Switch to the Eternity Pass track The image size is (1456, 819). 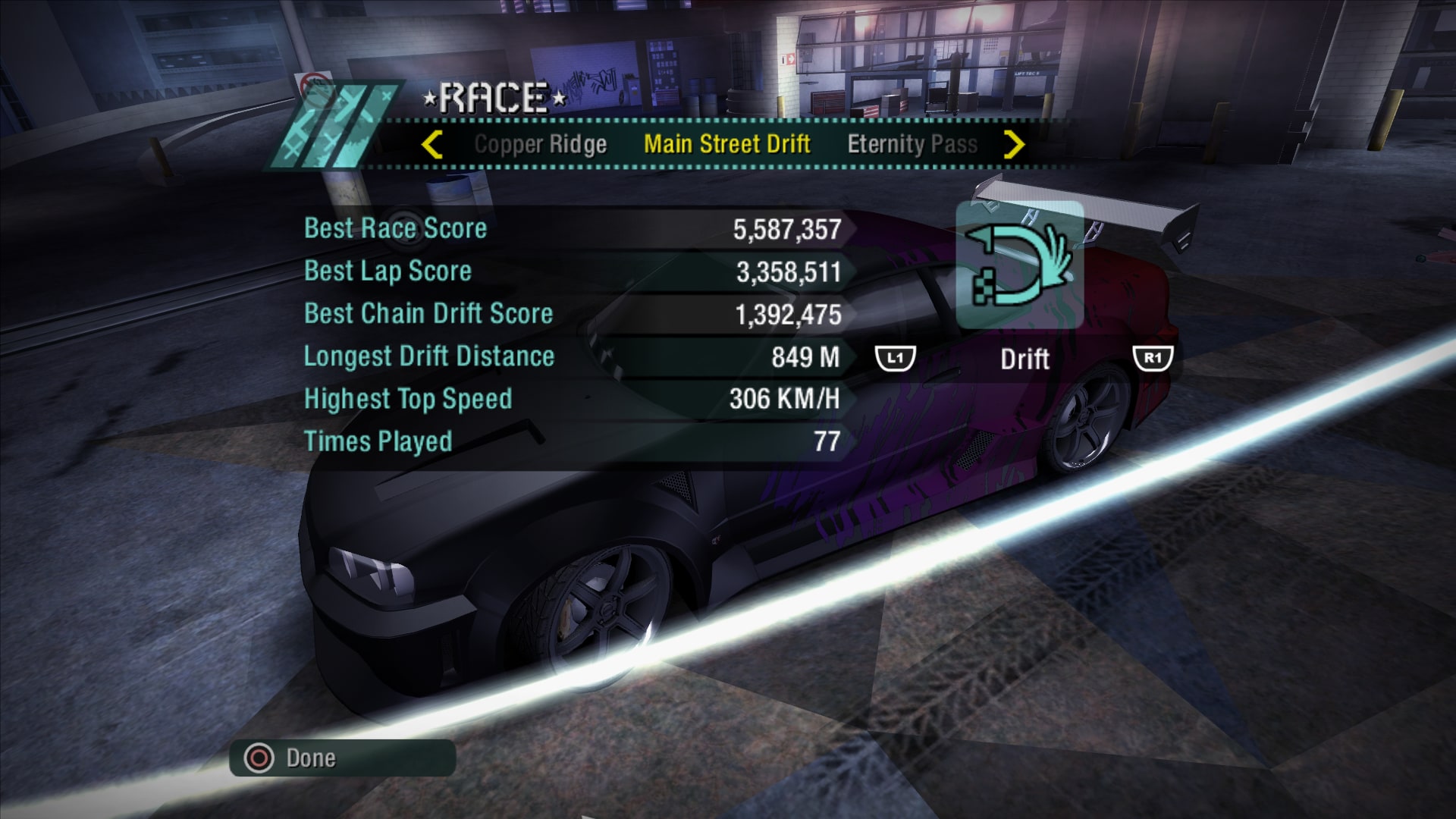click(x=912, y=144)
